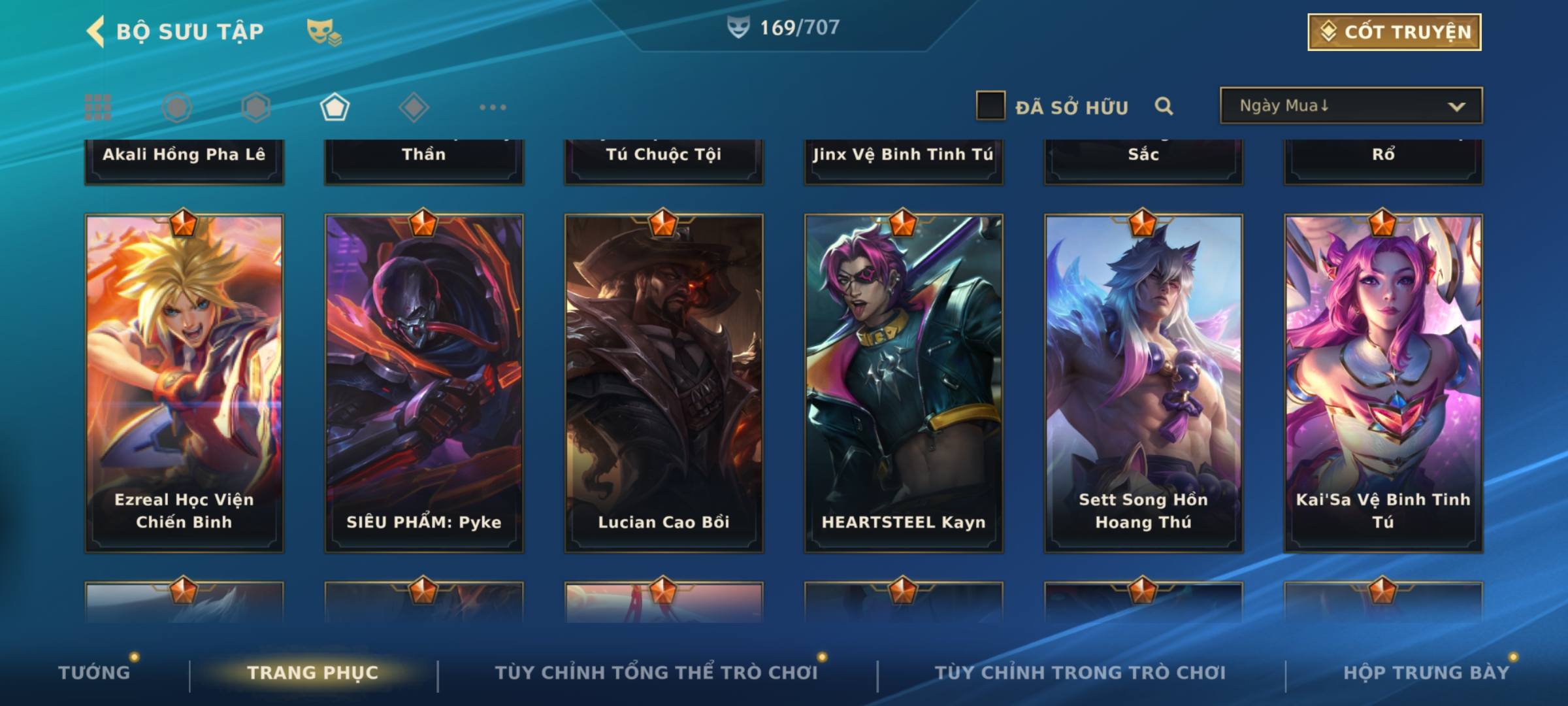The width and height of the screenshot is (1568, 706).
Task: Show all skins with grid filter
Action: point(98,107)
